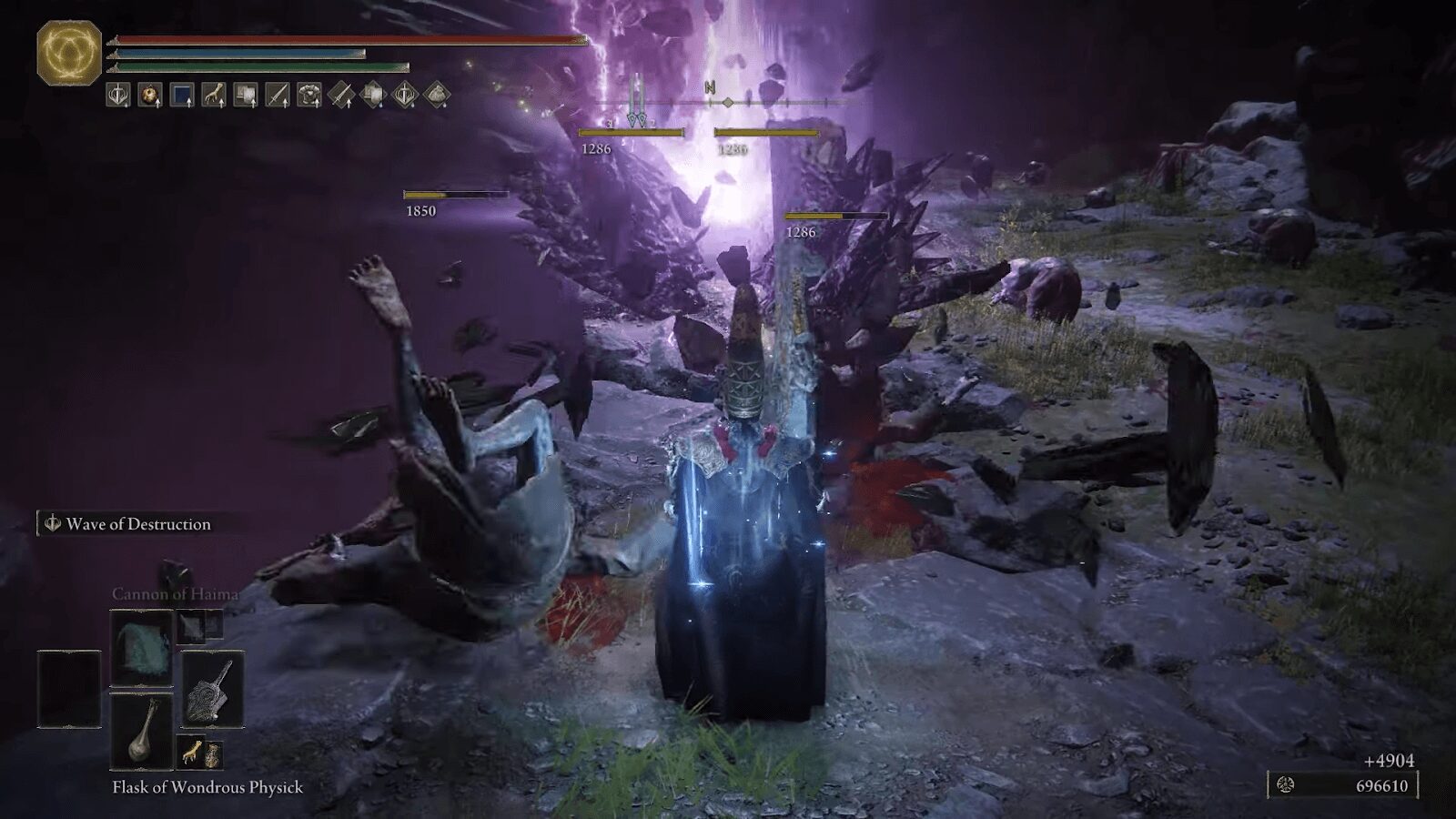The height and width of the screenshot is (819, 1456).
Task: Select the Flask of Wondrous Physick icon
Action: click(142, 732)
